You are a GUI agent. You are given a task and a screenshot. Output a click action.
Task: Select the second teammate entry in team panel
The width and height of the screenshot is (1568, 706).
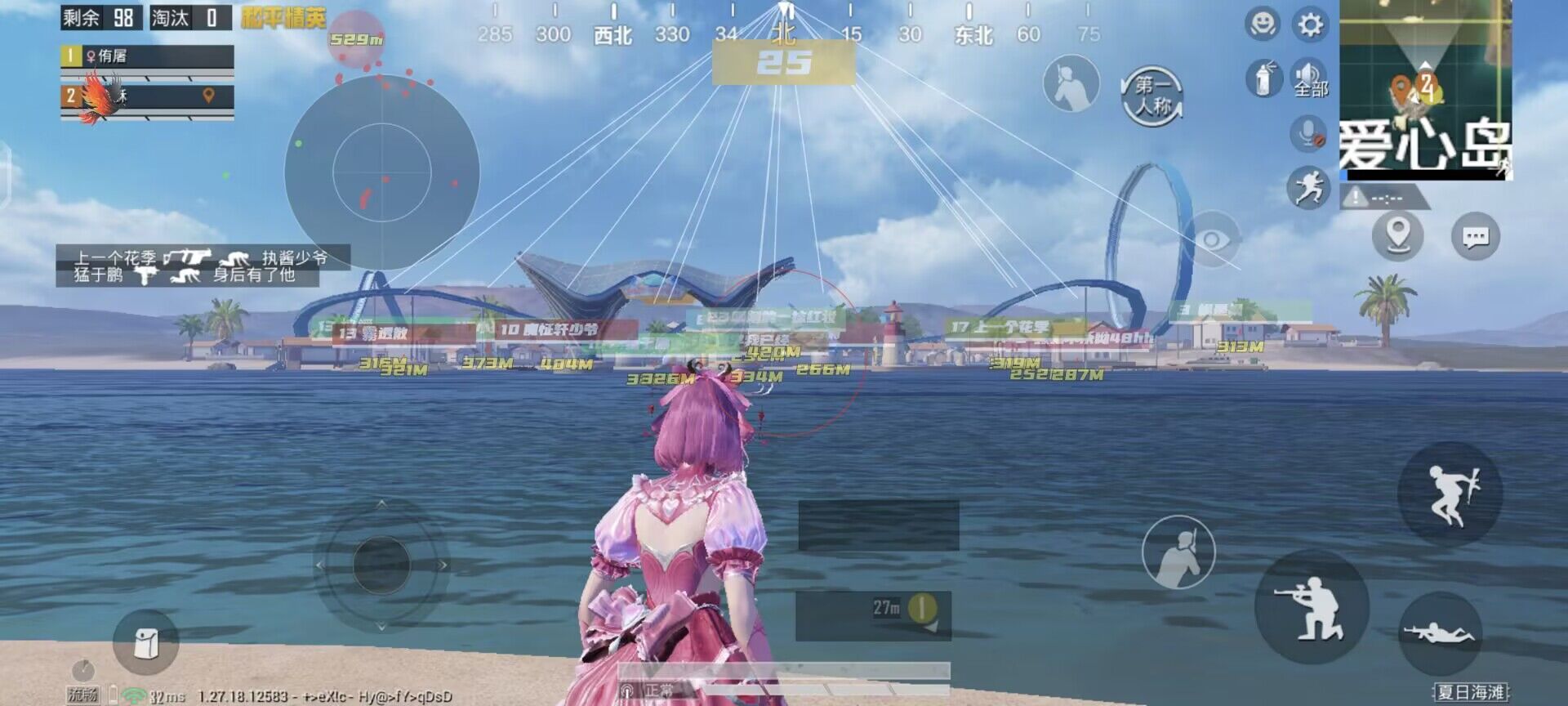click(122, 96)
